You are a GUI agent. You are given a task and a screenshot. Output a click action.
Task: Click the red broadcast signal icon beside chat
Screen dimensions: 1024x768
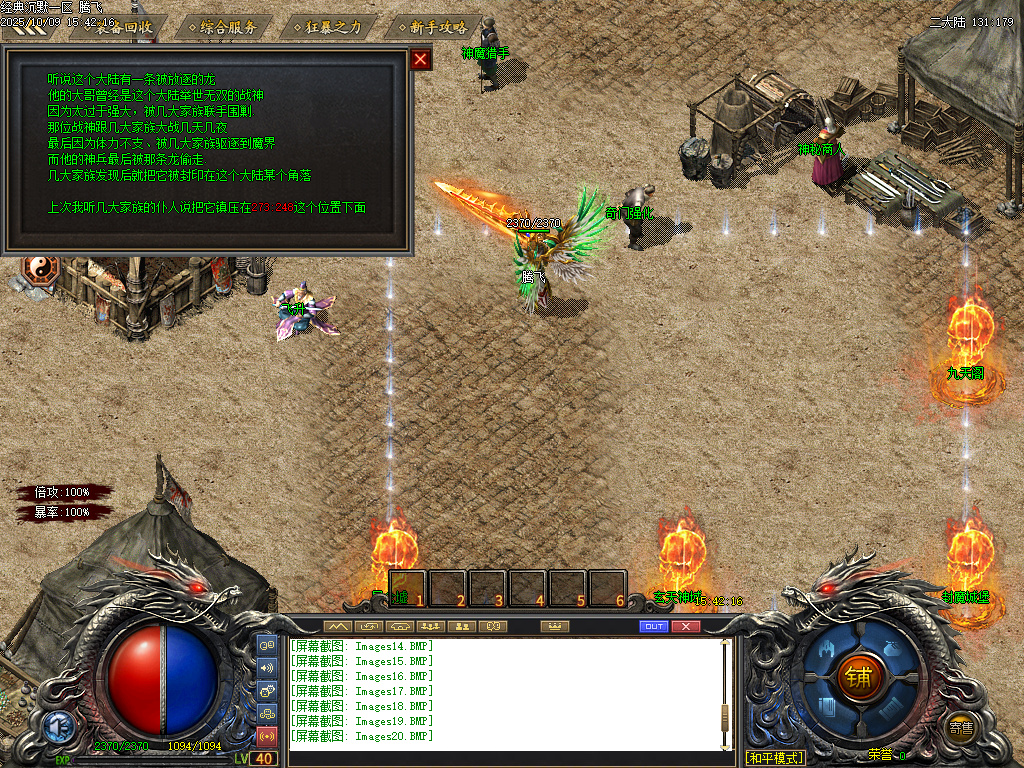click(267, 737)
